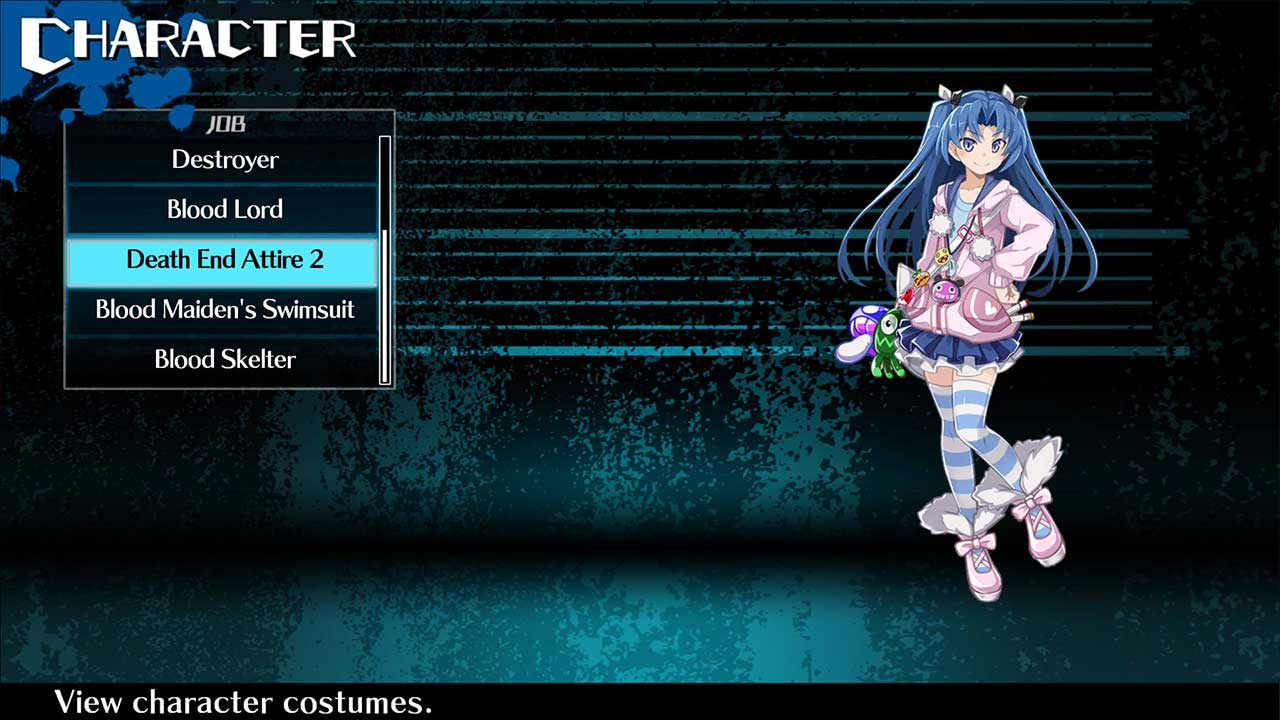1280x720 pixels.
Task: Select the Blood Lord costume
Action: tap(223, 209)
